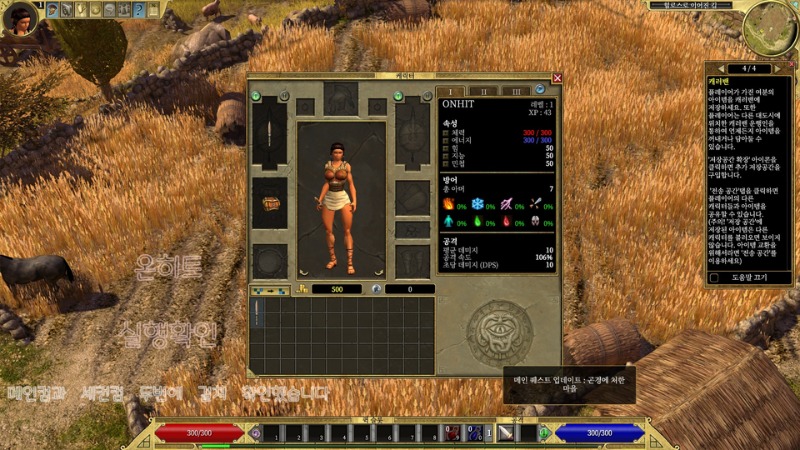The width and height of the screenshot is (800, 450).
Task: Click the player portrait
Action: [18, 20]
